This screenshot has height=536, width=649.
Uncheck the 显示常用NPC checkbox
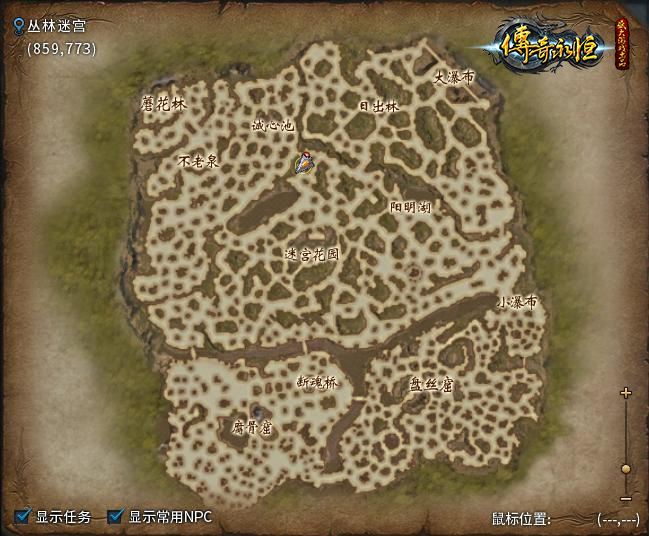(x=116, y=517)
